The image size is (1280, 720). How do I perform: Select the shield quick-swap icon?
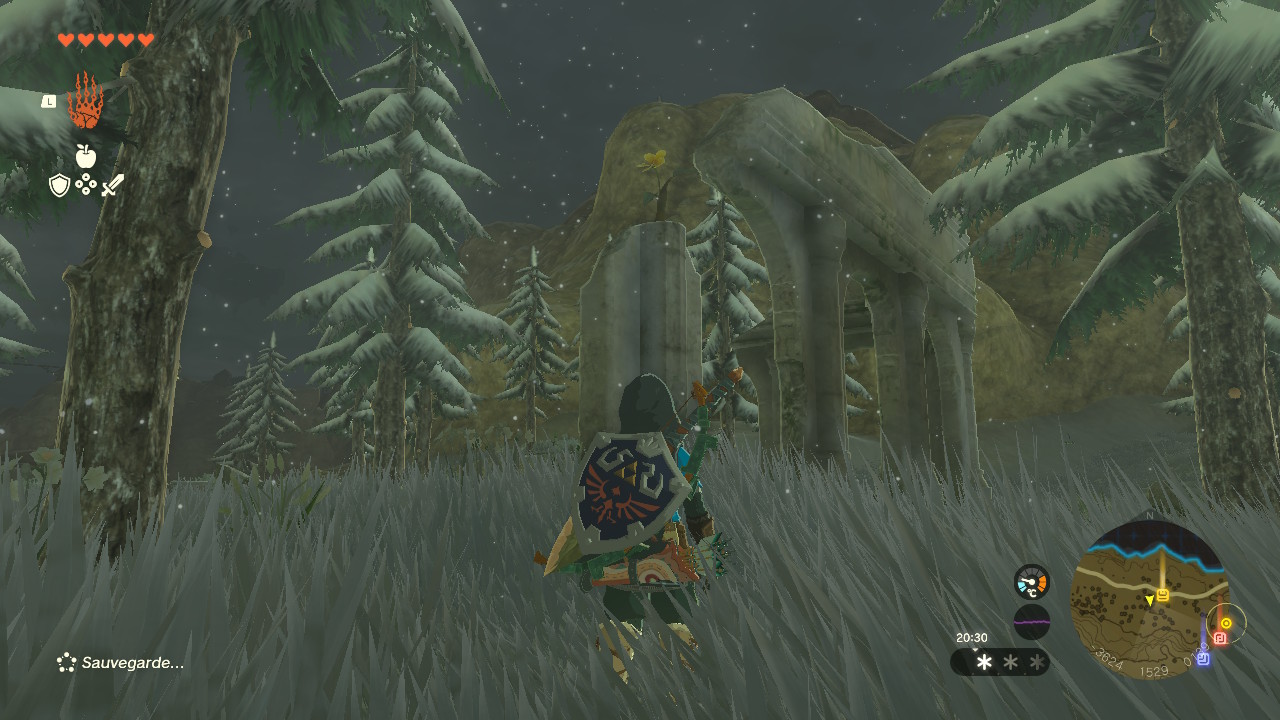60,185
